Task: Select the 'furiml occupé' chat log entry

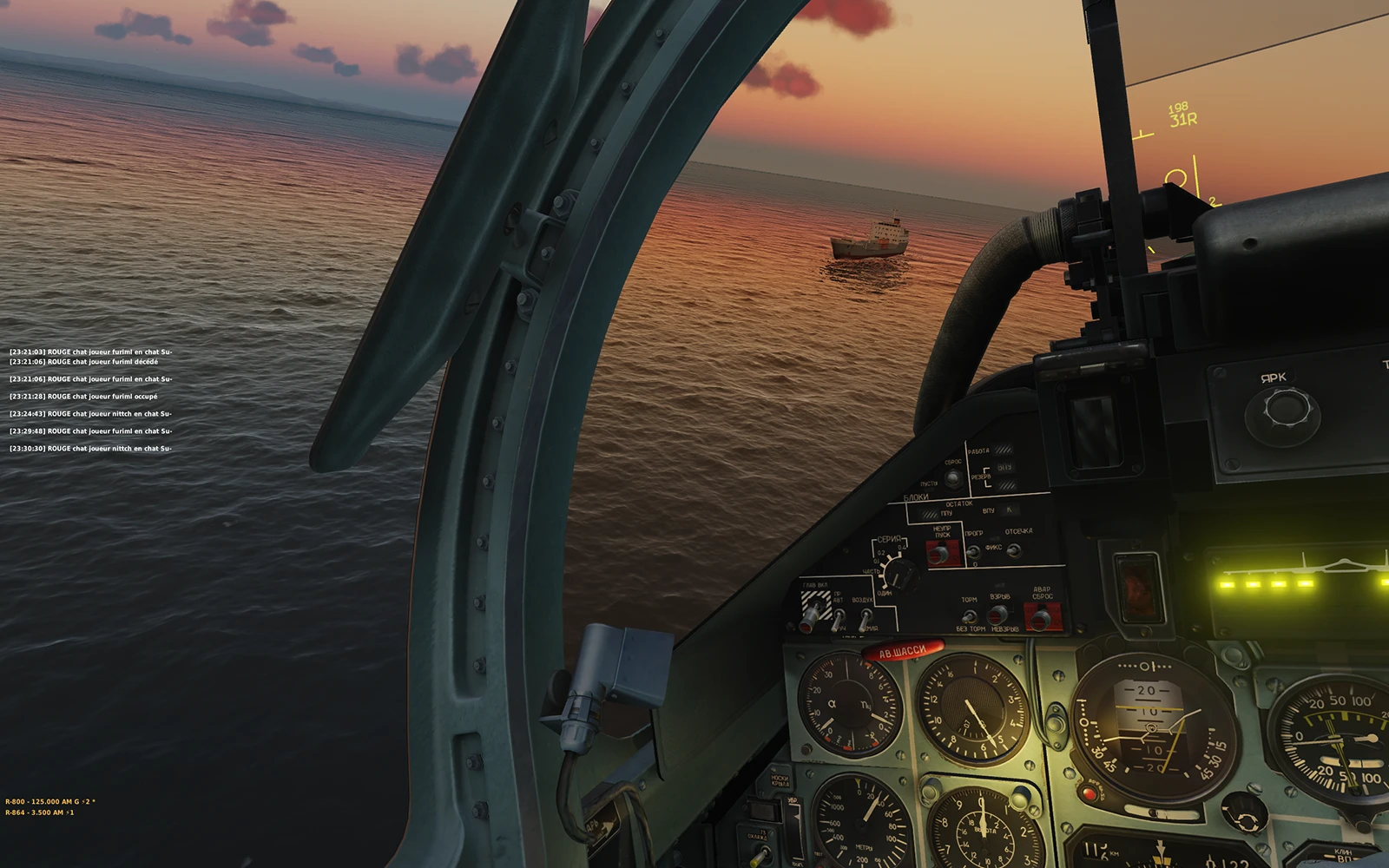Action: coord(83,397)
